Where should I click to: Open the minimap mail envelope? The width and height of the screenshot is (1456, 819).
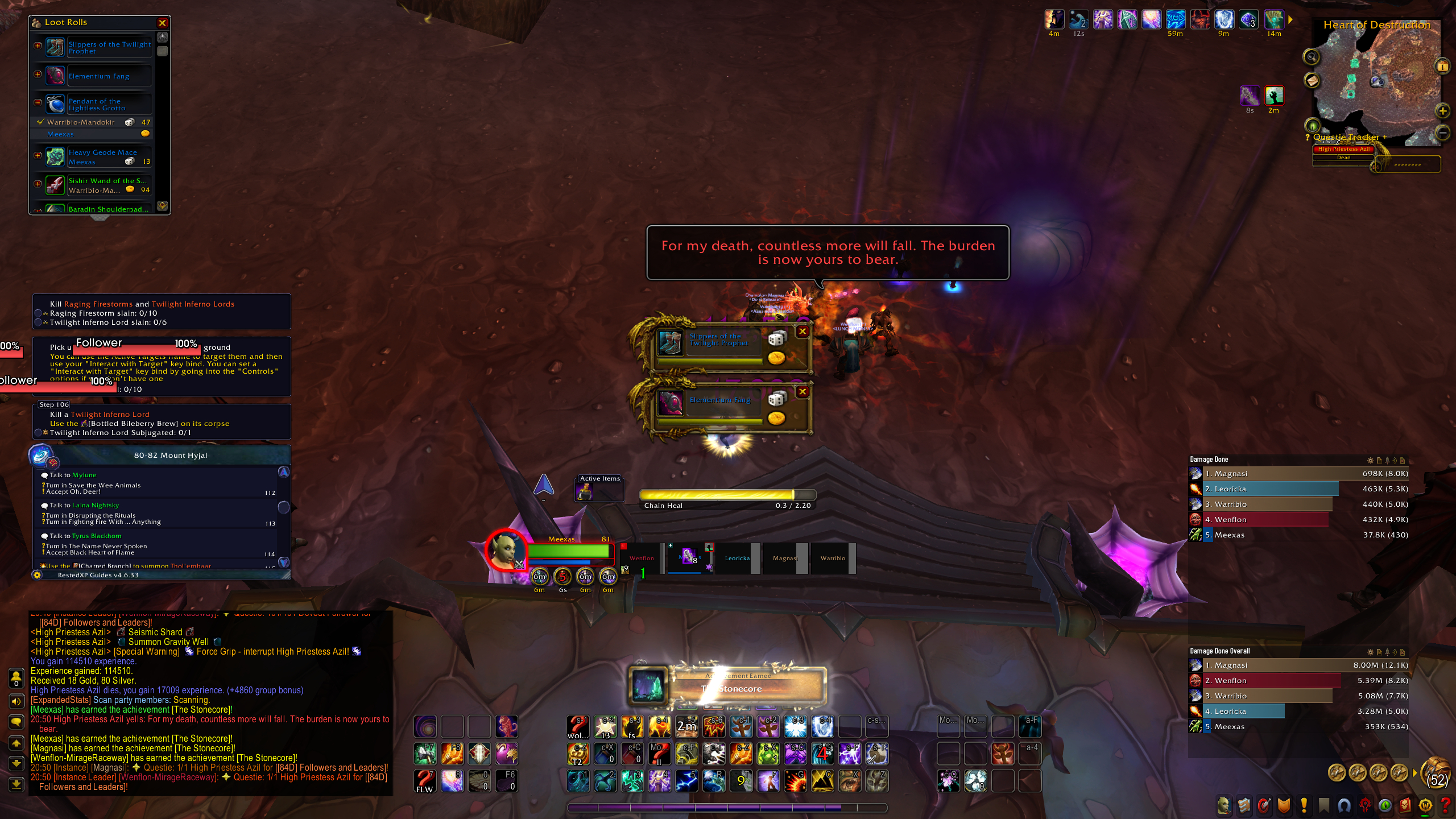pos(1312,80)
